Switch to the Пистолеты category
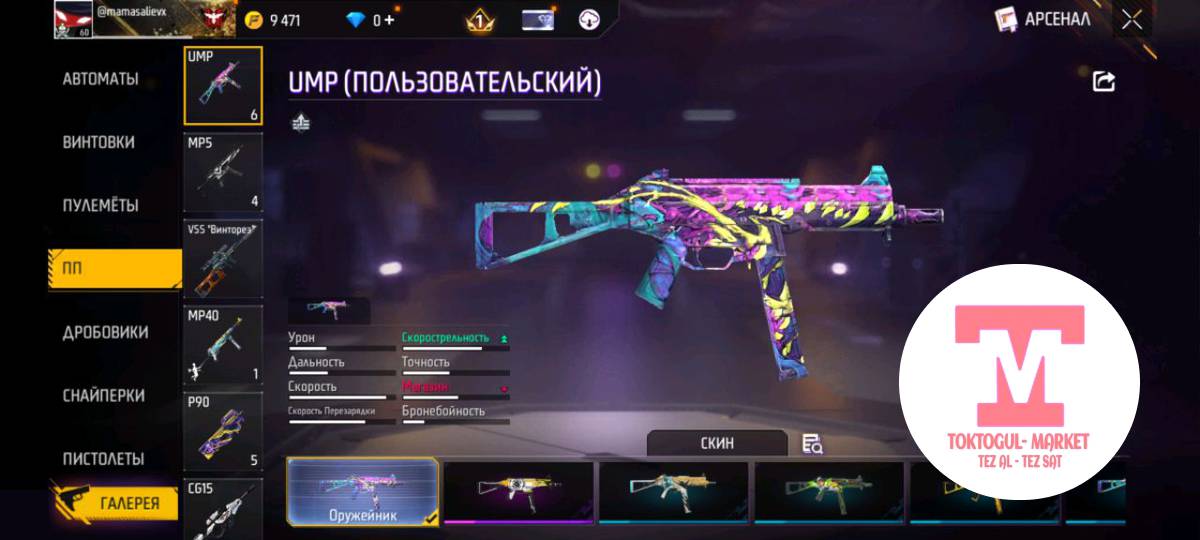 [x=103, y=459]
